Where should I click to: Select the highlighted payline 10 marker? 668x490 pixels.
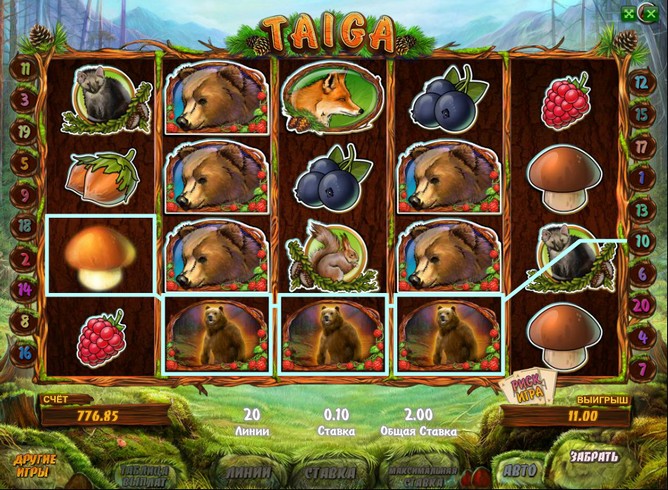pos(641,241)
